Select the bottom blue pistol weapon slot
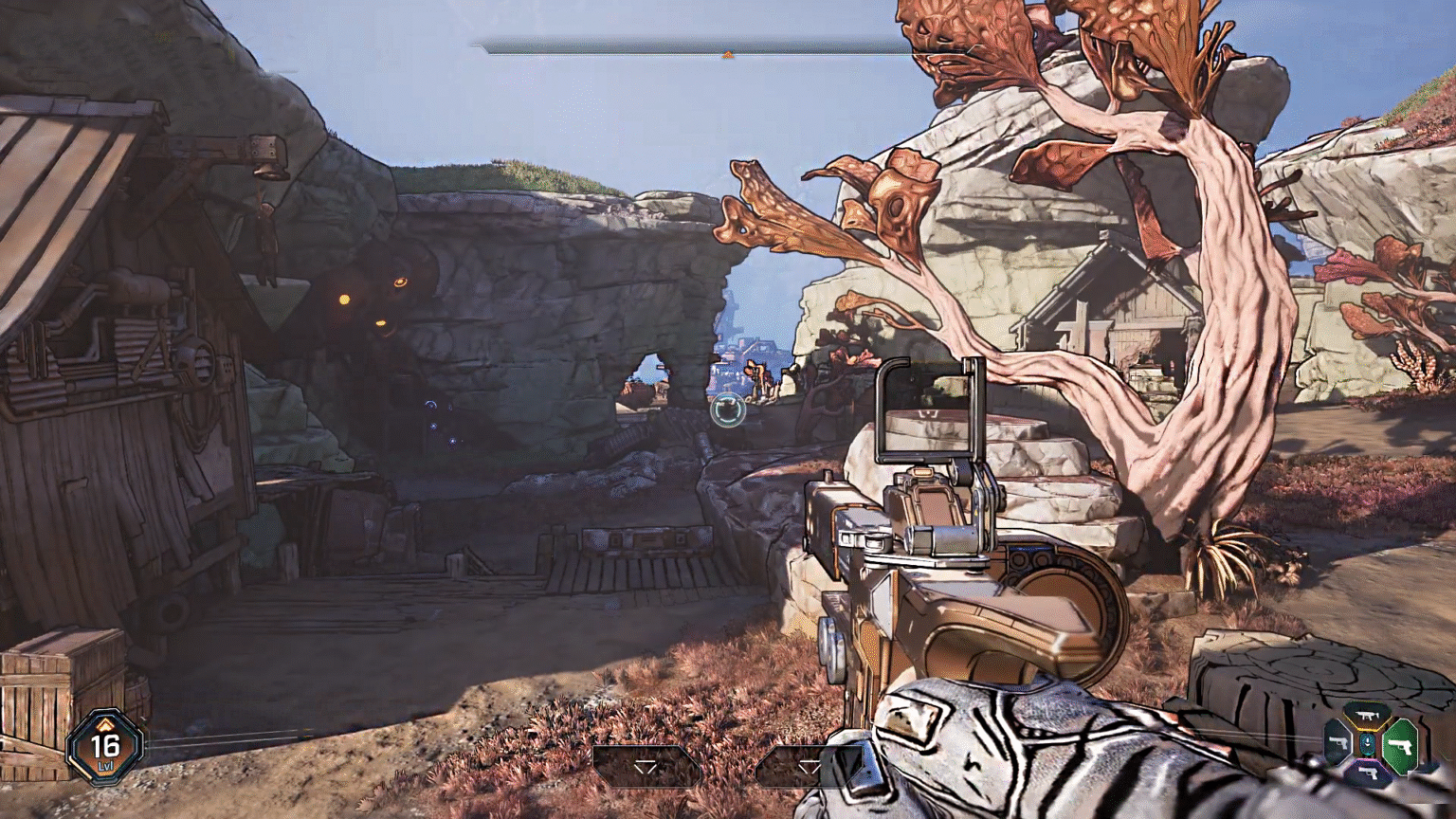Screen dimensions: 1456x819 pos(1369,773)
